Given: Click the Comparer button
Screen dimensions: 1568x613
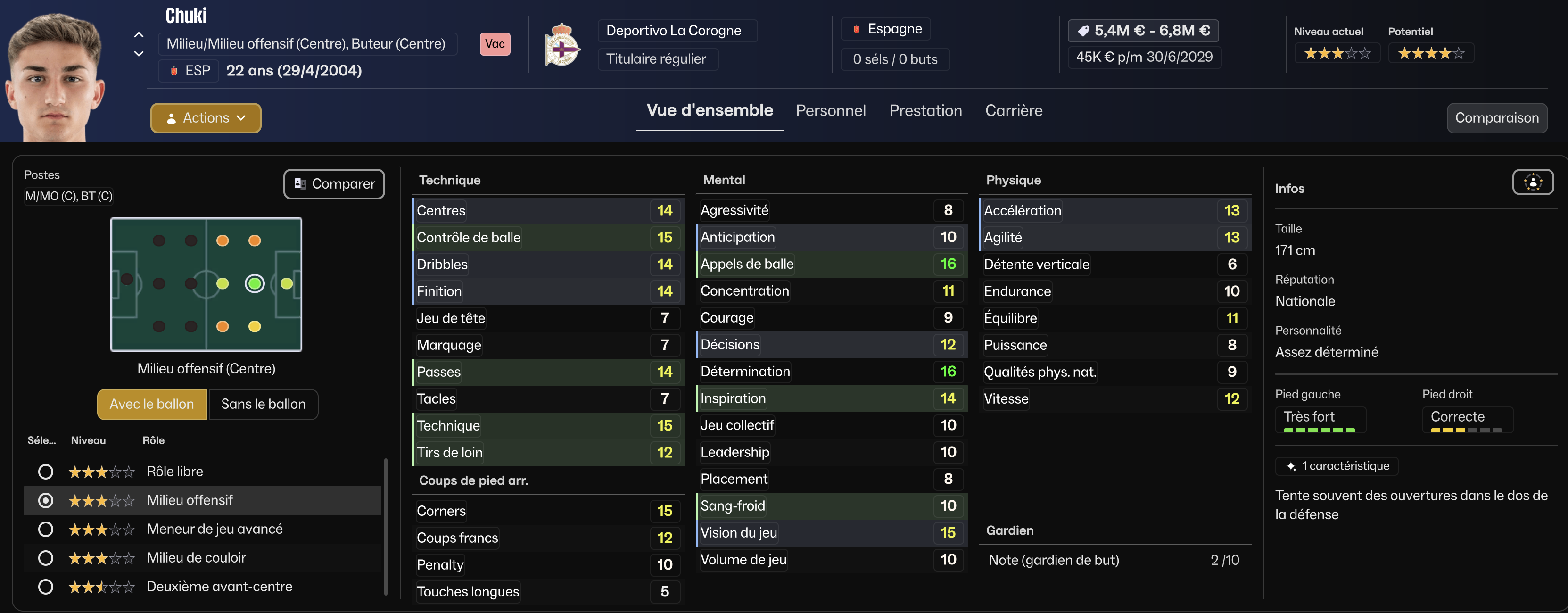Looking at the screenshot, I should coord(334,184).
